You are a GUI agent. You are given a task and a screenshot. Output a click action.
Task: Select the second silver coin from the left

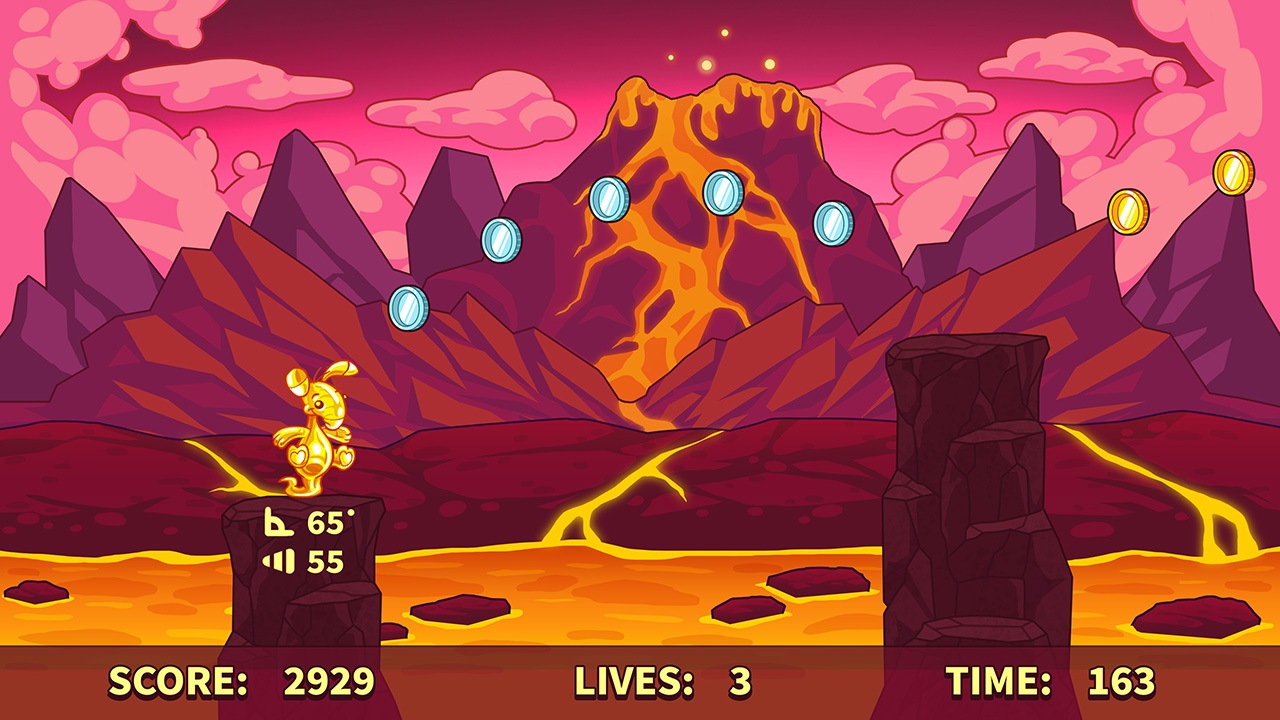500,241
